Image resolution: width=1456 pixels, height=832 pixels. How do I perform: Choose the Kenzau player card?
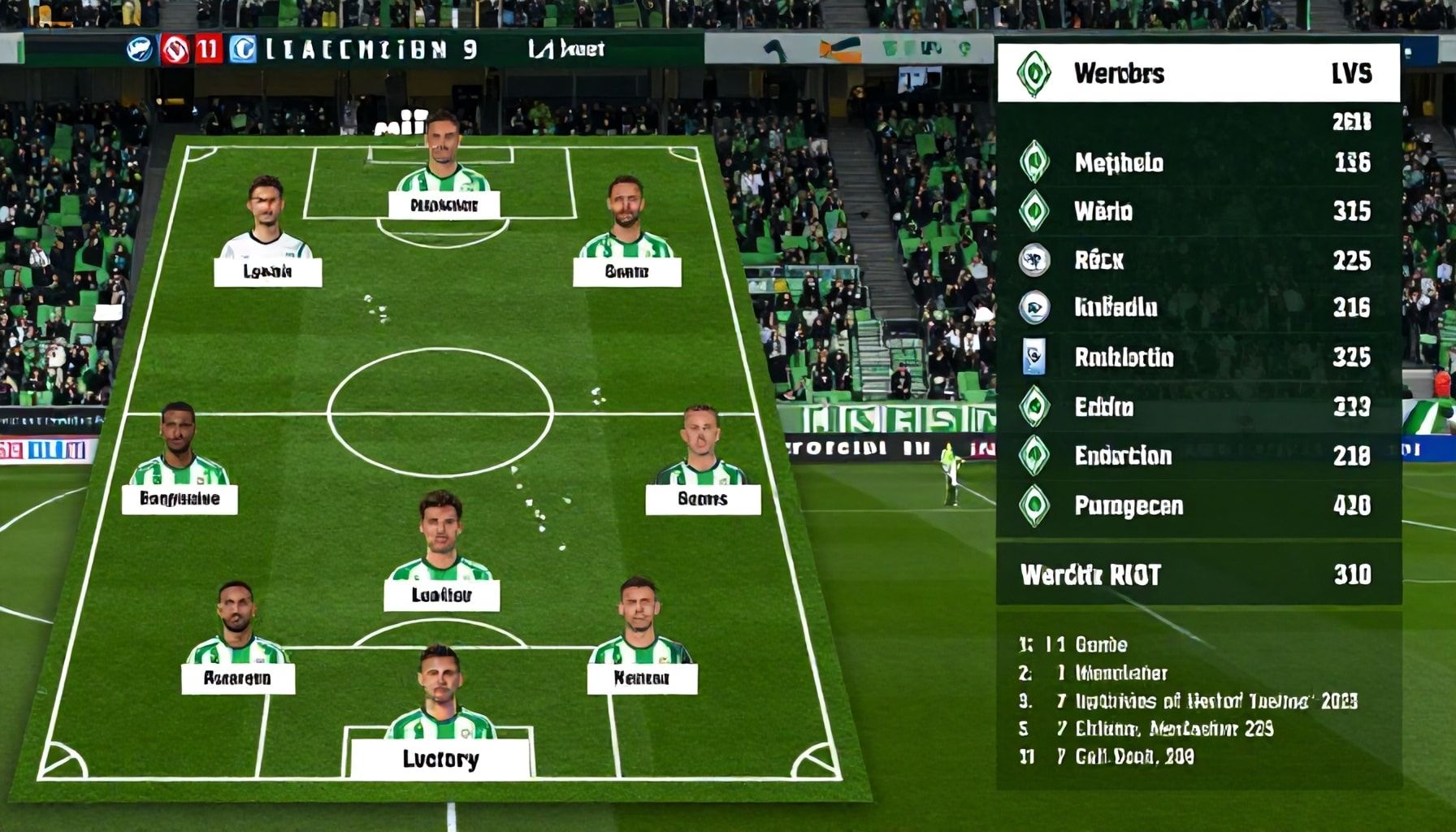(642, 678)
